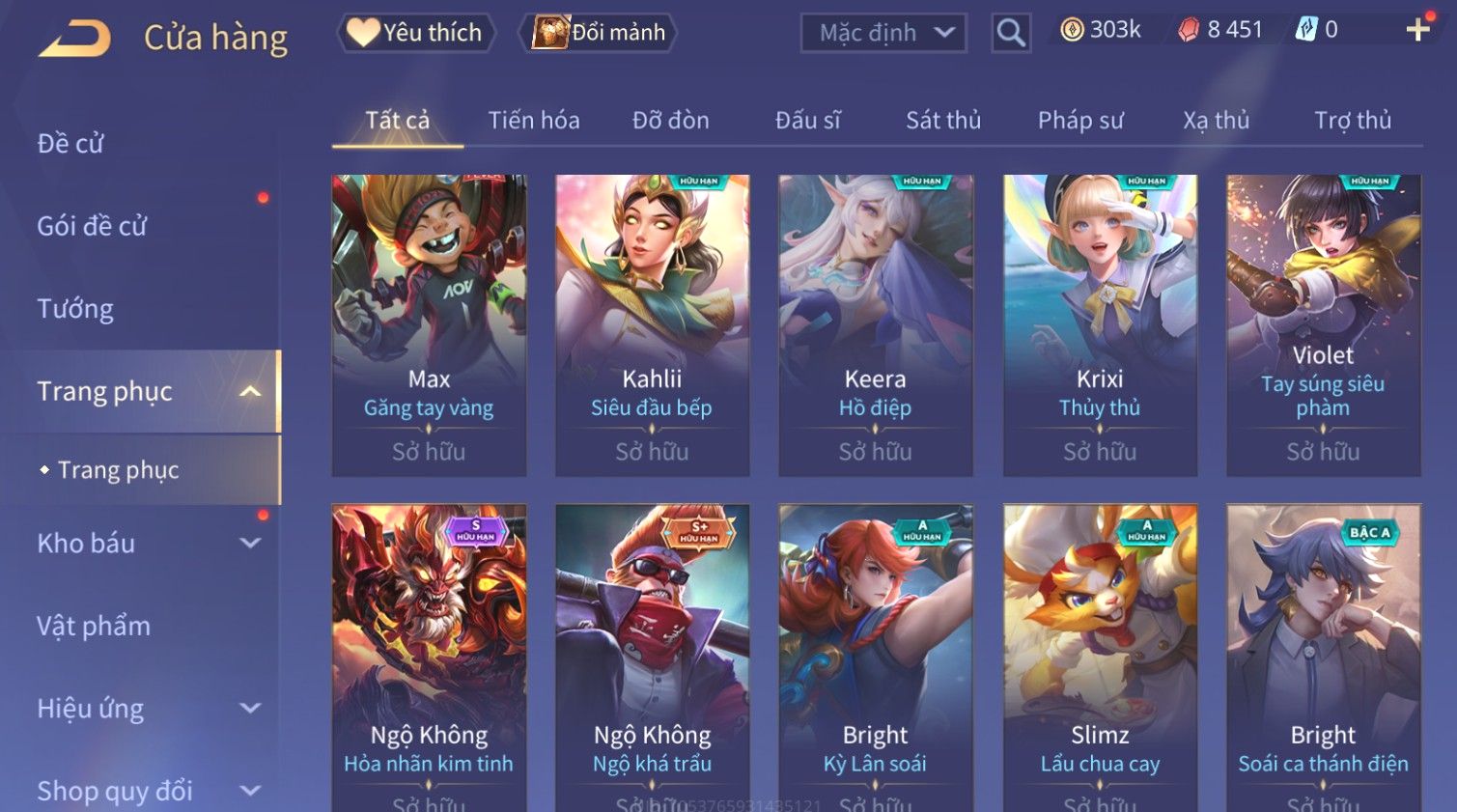Viewport: 1457px width, 812px height.
Task: Select the Keera Hồ điệp skin card
Action: pos(875,324)
